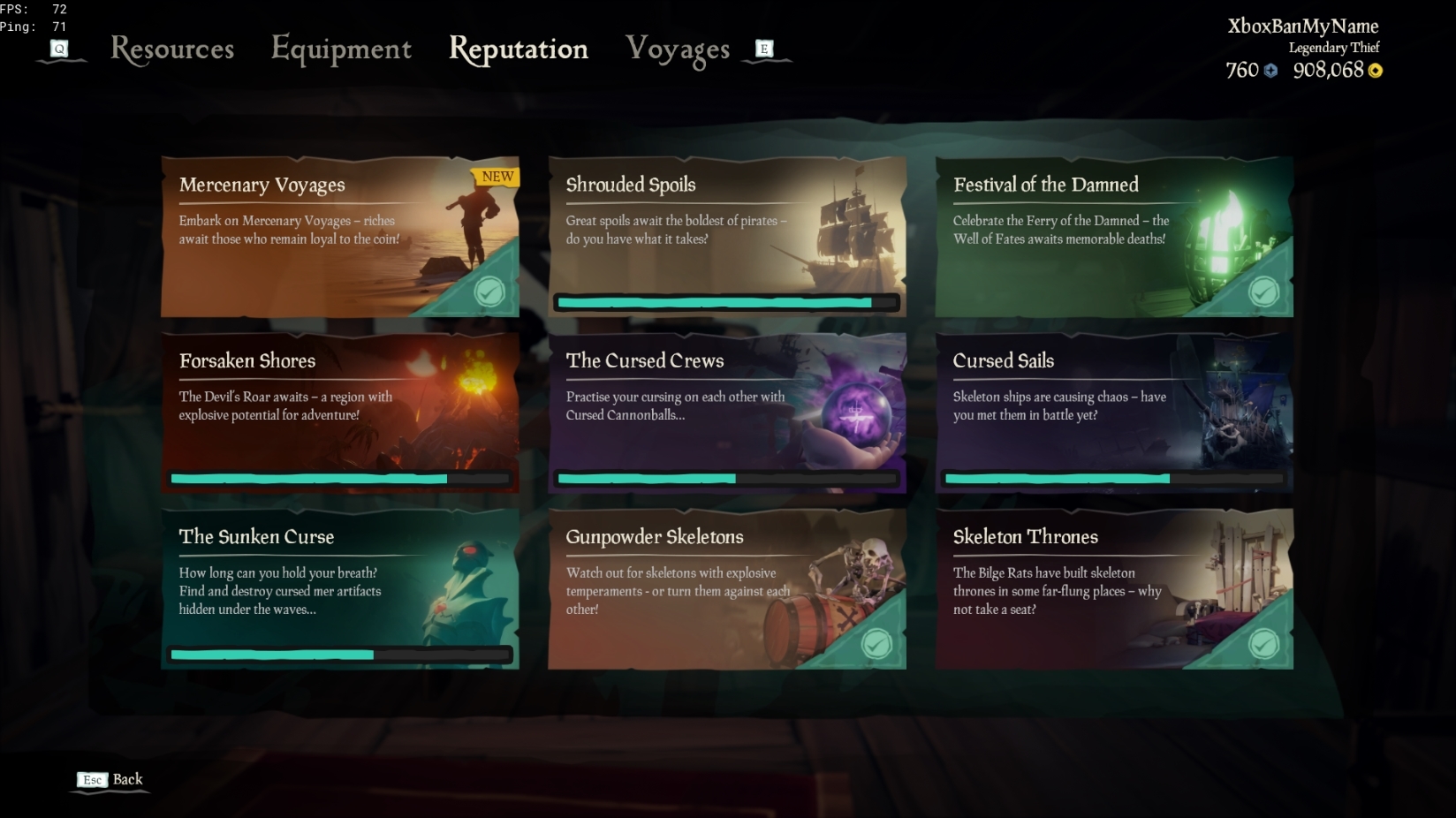
Task: Open the Cursed Sails campaign card
Action: (x=1112, y=413)
